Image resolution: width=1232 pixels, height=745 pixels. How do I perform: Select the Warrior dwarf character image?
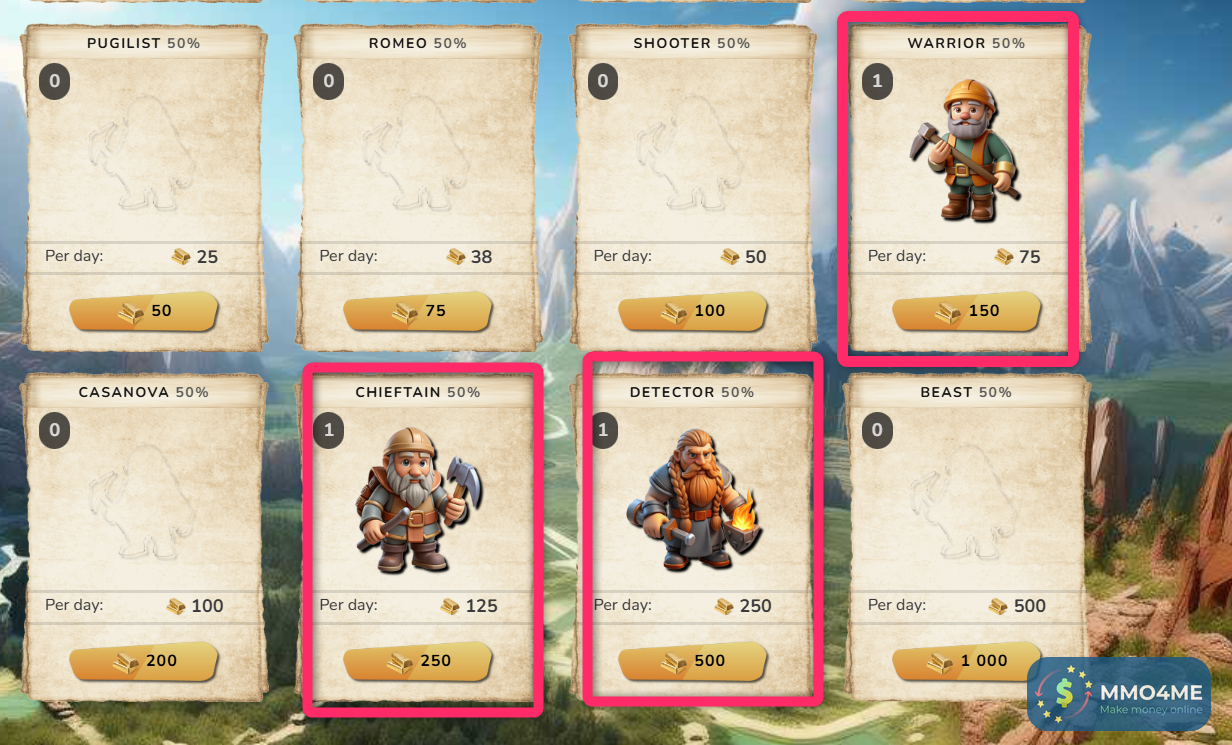click(x=963, y=150)
